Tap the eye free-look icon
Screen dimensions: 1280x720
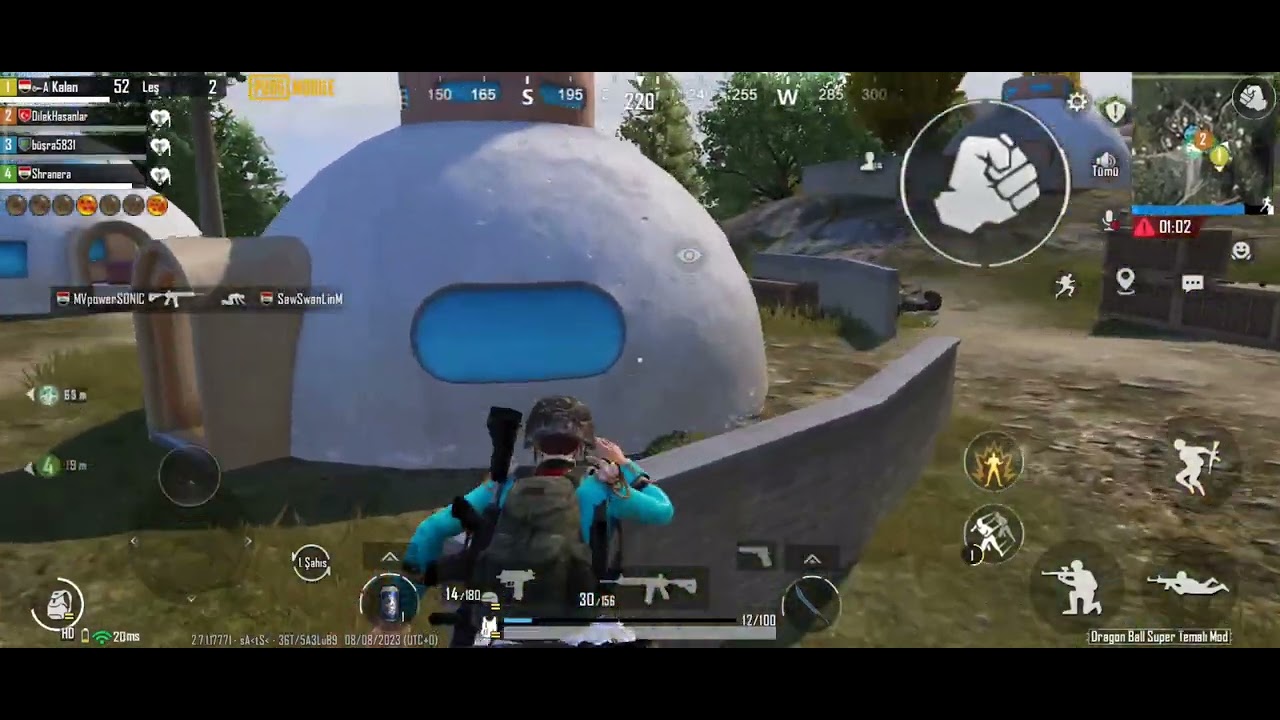click(x=689, y=256)
